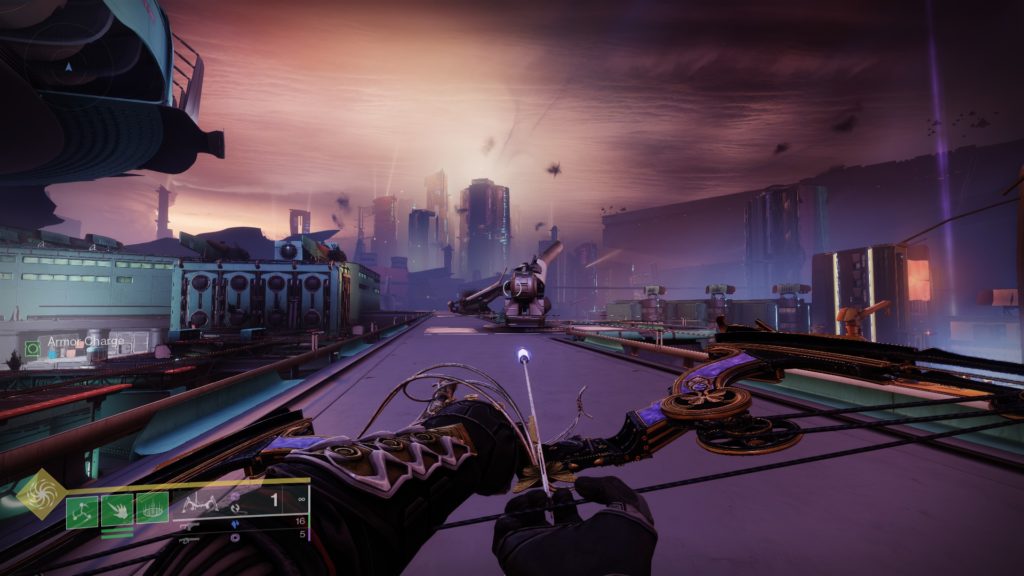
Task: Click the circular radar in the corner
Action: point(68,63)
